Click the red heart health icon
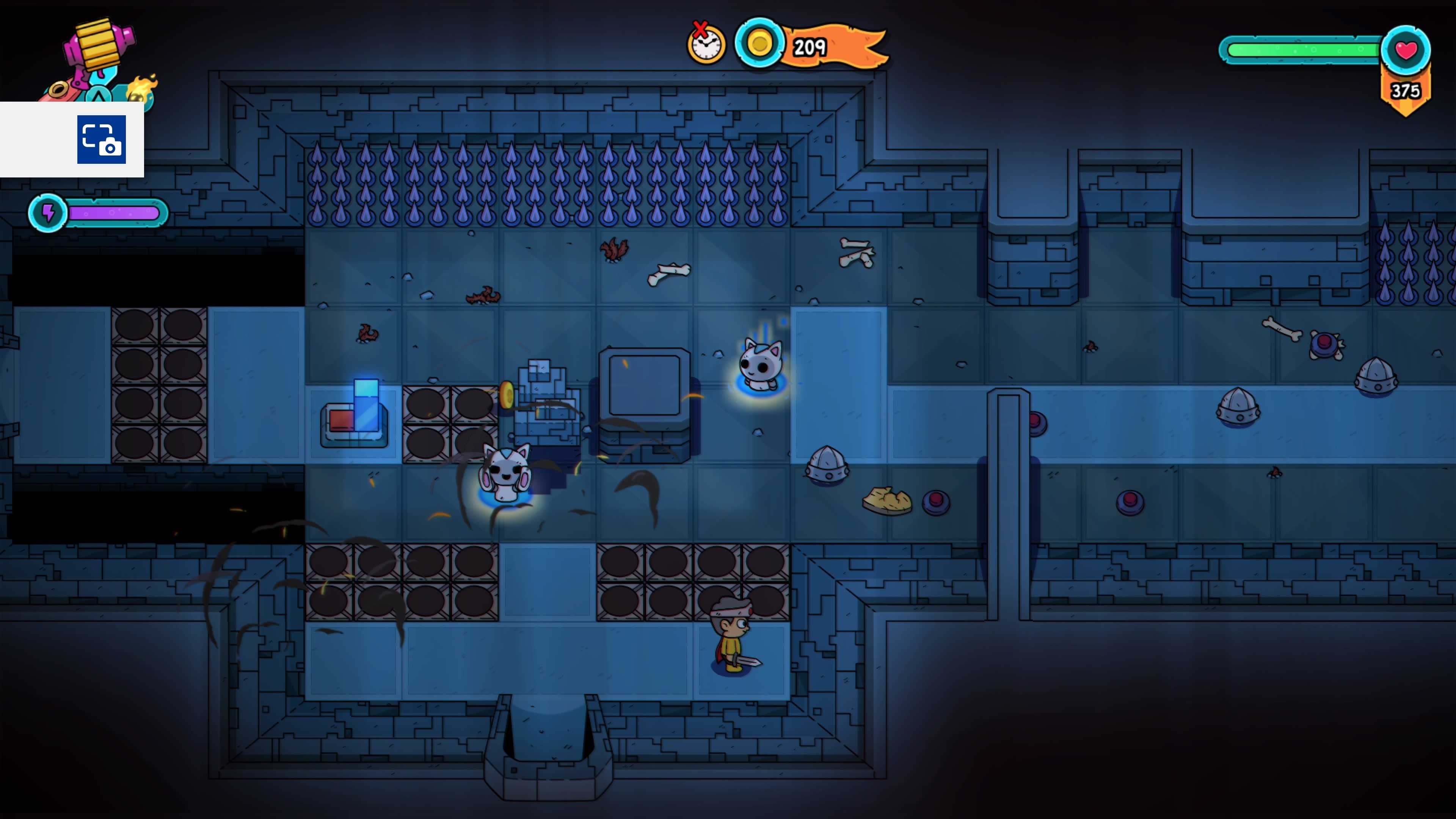Viewport: 1456px width, 819px height. click(1406, 50)
